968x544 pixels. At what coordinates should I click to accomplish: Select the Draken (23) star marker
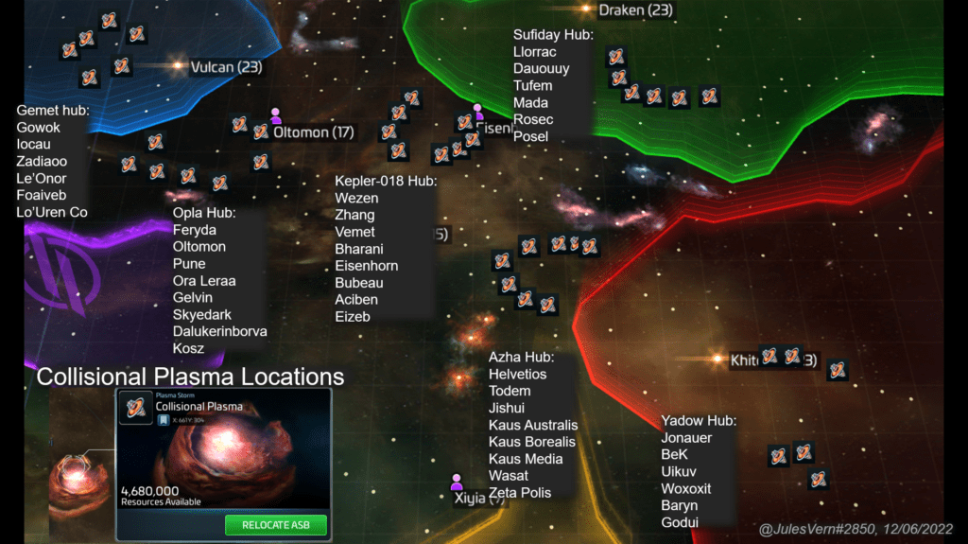(x=586, y=9)
